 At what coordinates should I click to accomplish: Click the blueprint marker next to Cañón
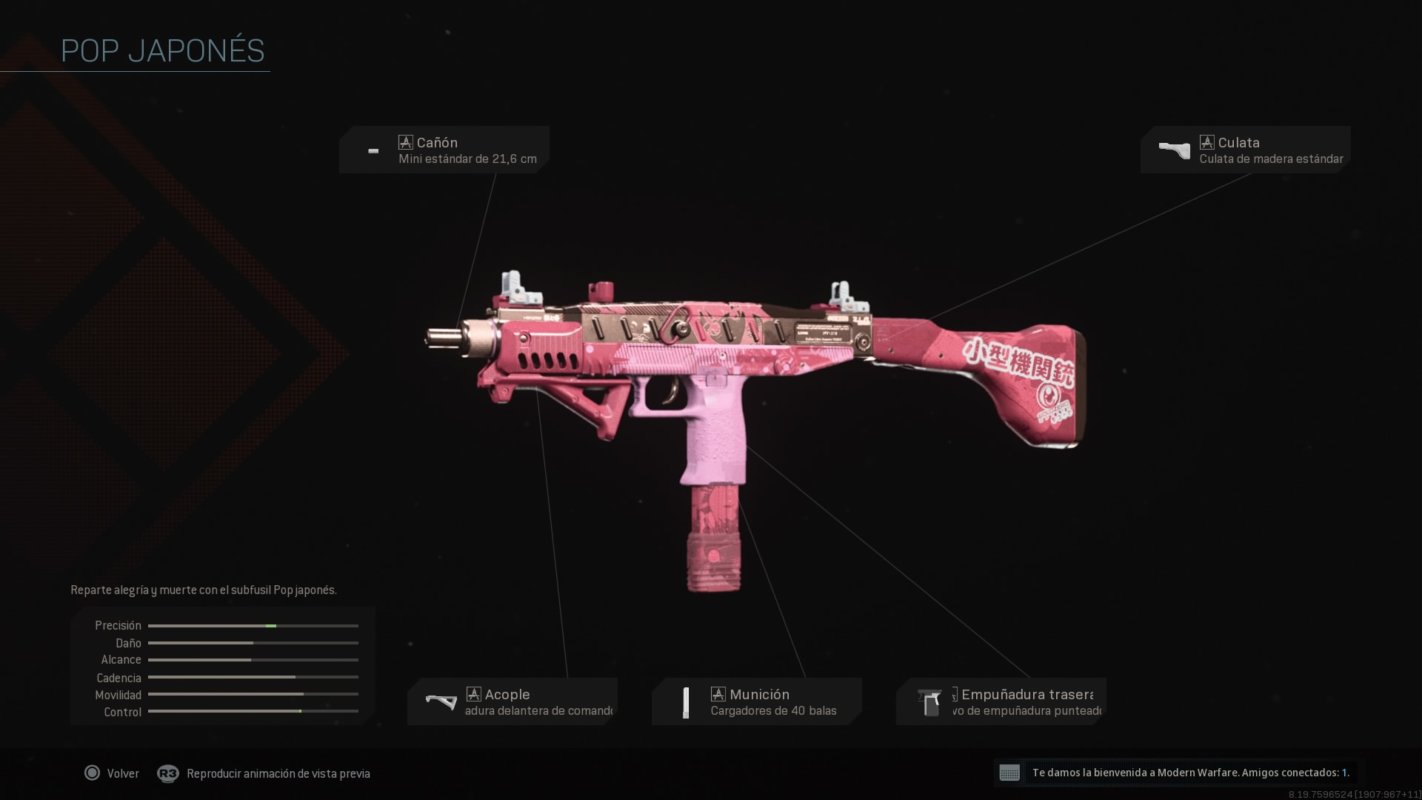(x=404, y=141)
